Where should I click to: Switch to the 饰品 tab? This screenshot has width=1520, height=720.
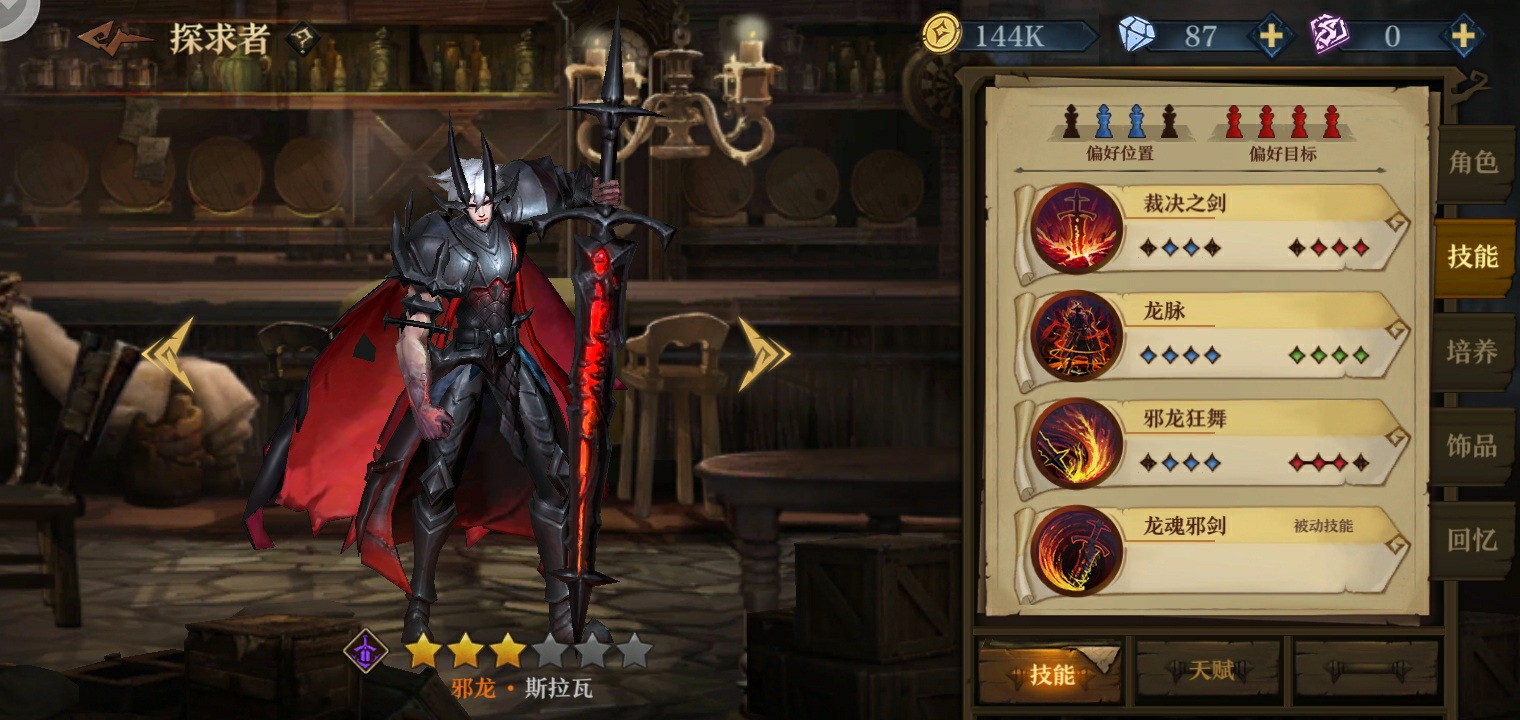pos(1473,446)
